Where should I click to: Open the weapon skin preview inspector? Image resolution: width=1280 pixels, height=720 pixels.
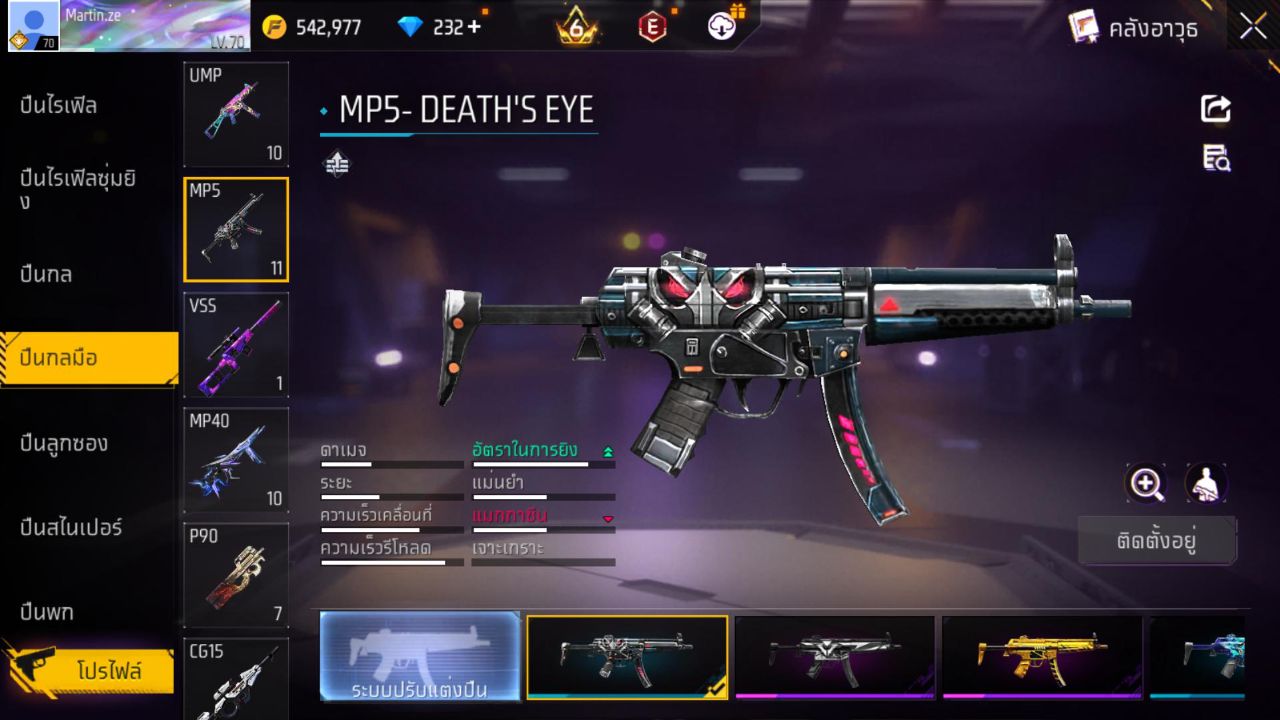[x=1216, y=159]
